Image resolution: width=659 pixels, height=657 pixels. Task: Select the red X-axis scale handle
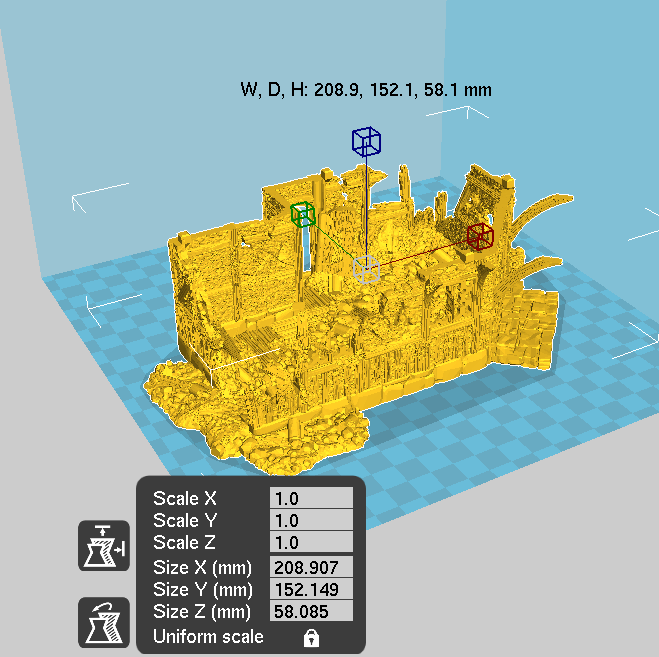pos(480,236)
